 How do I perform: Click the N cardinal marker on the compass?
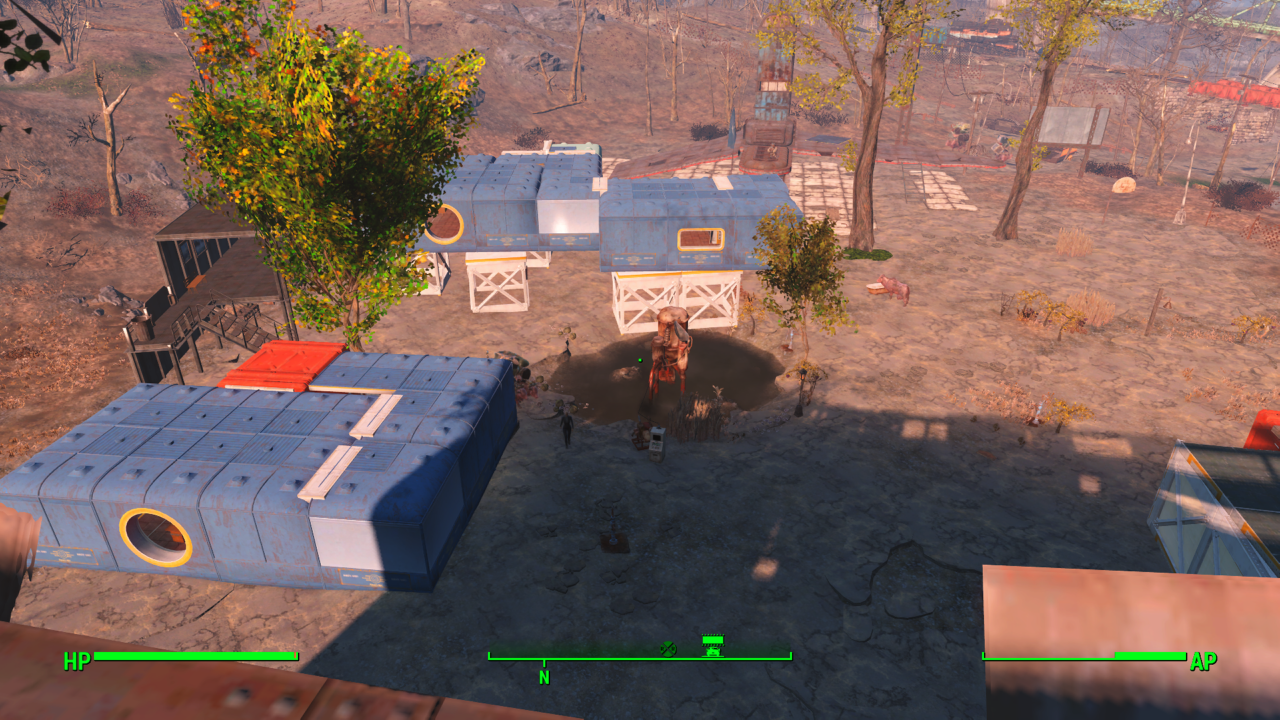pyautogui.click(x=544, y=677)
